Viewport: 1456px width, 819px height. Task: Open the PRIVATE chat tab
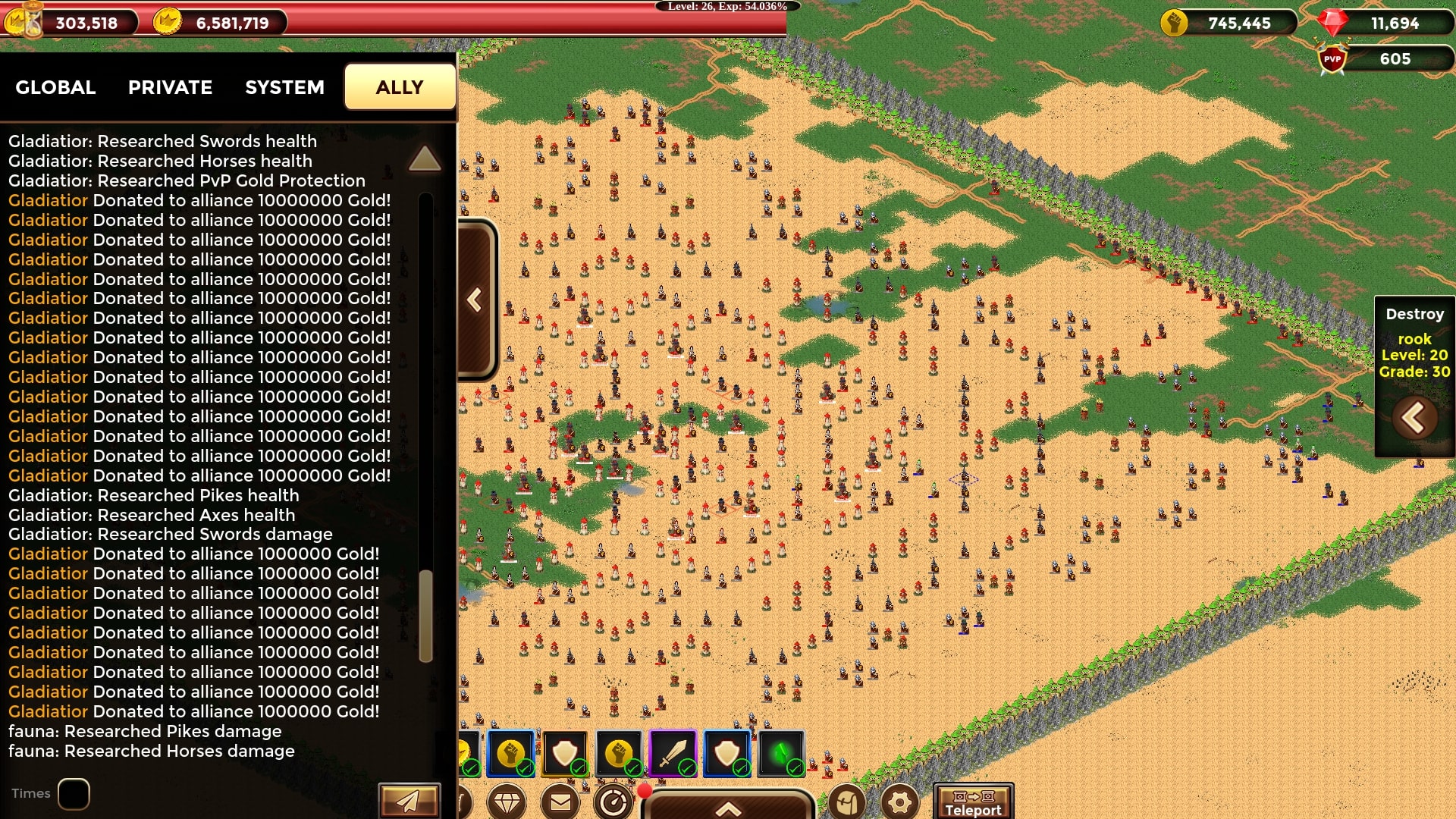tap(170, 87)
